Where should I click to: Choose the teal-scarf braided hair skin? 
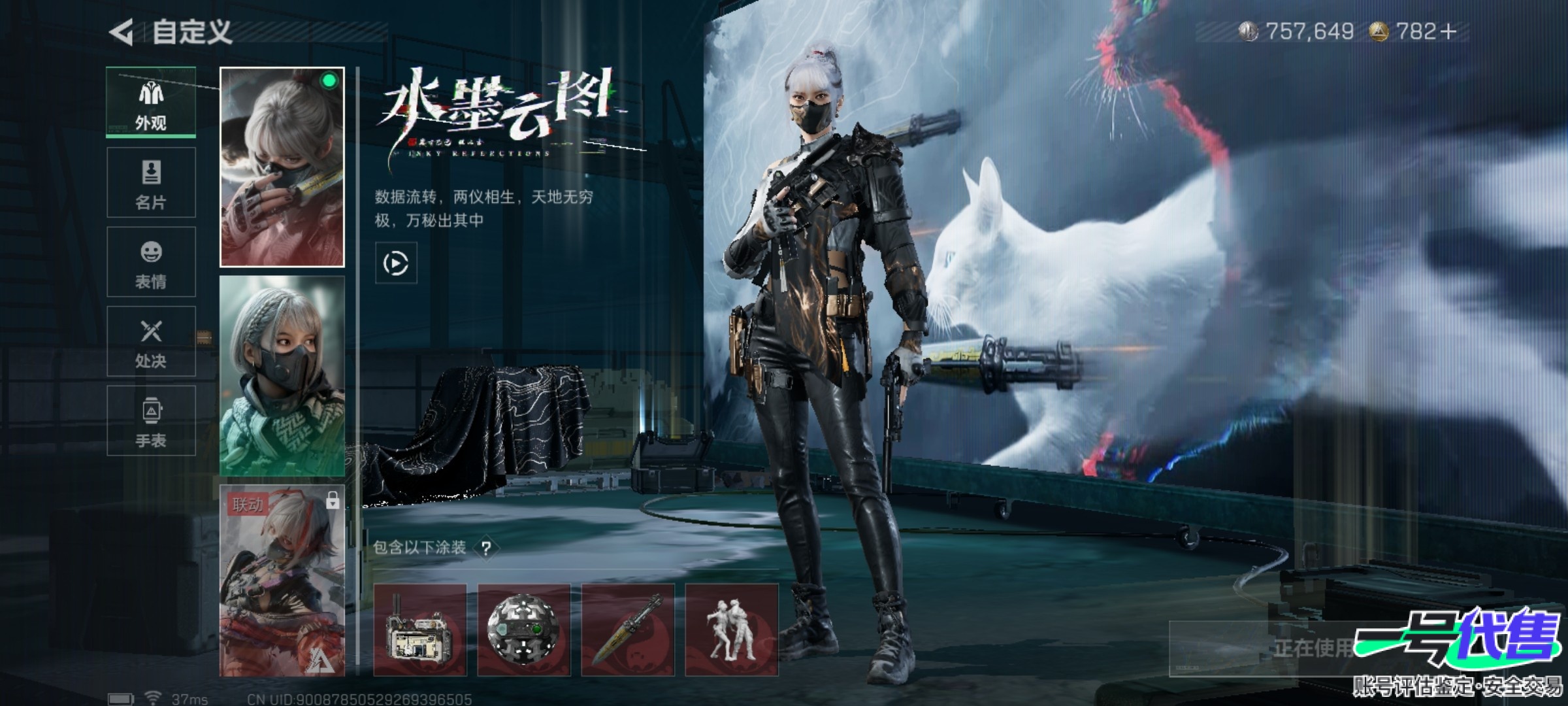point(282,376)
